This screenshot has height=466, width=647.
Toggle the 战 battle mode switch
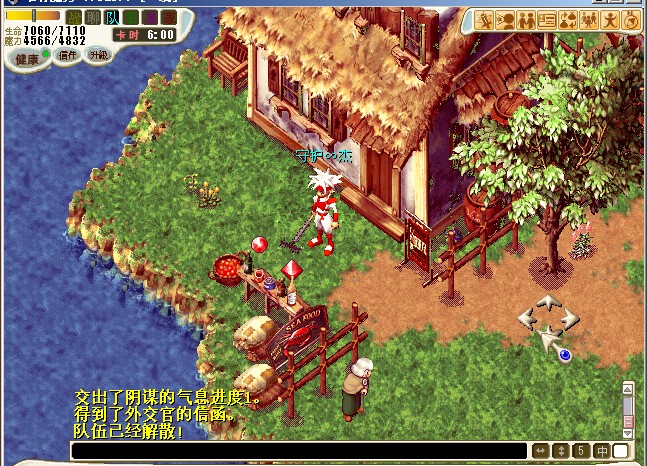click(74, 17)
